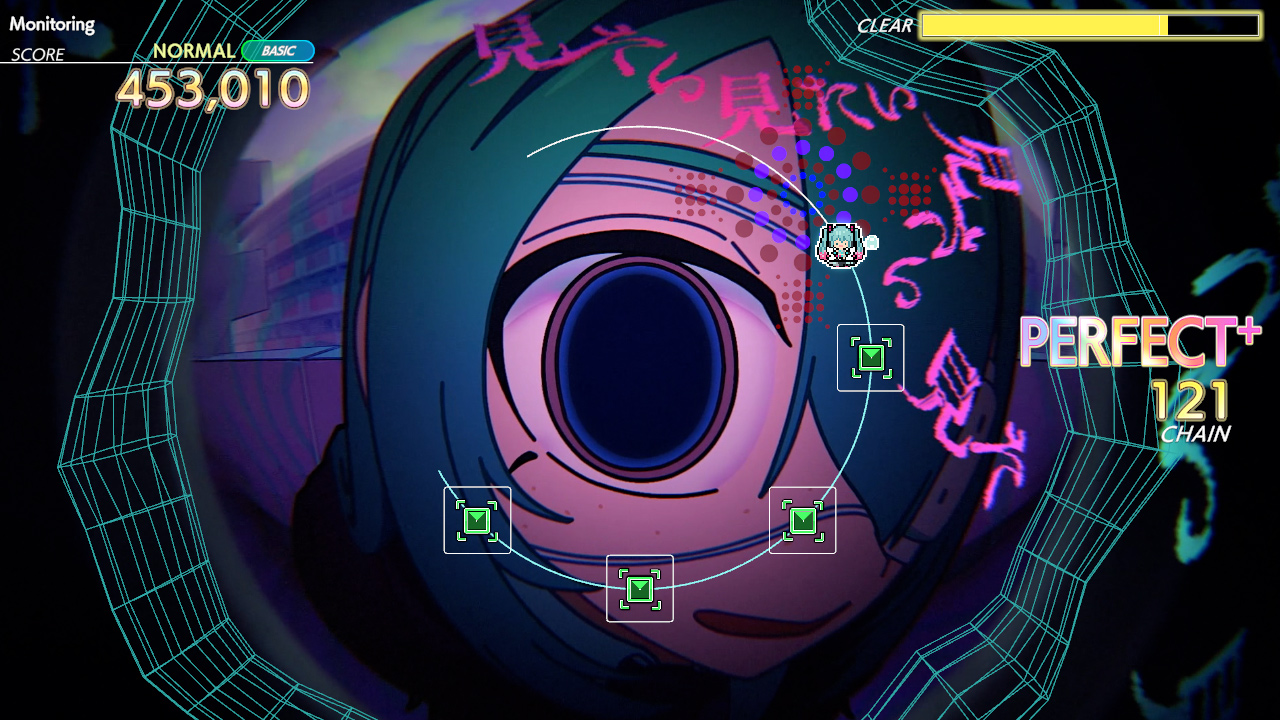The width and height of the screenshot is (1280, 720).
Task: Switch to the SCORE readout
Action: click(35, 55)
